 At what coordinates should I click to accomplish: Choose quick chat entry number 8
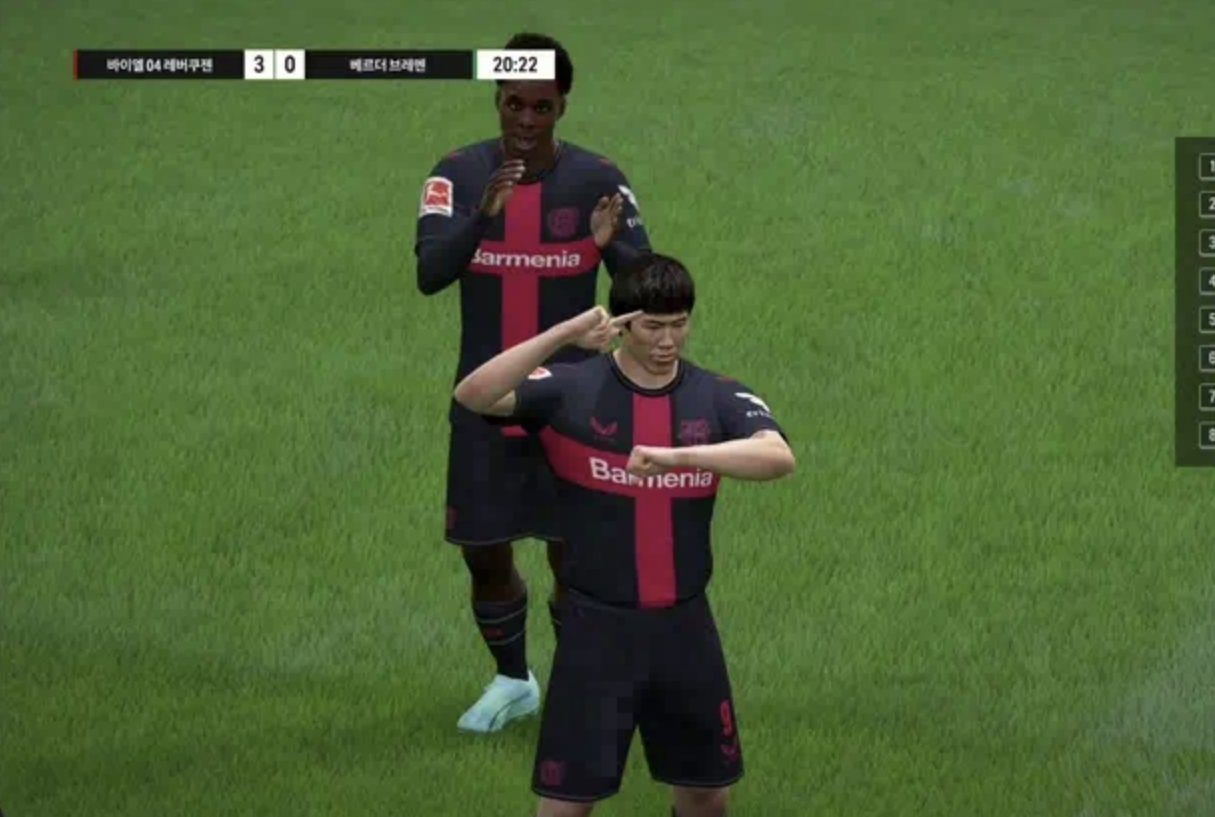click(x=1206, y=435)
